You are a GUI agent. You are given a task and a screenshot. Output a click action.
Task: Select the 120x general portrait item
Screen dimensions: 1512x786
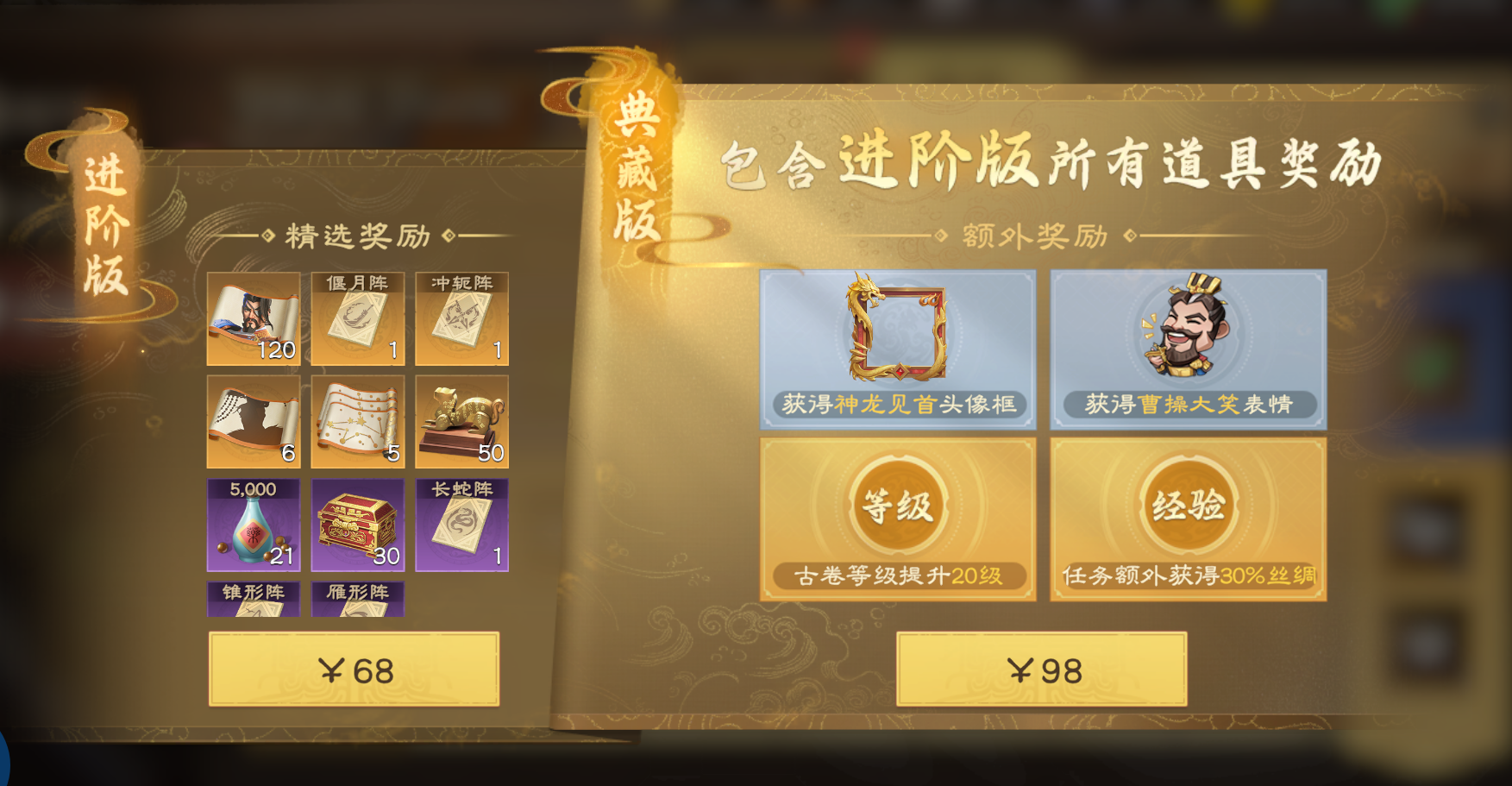pyautogui.click(x=253, y=319)
